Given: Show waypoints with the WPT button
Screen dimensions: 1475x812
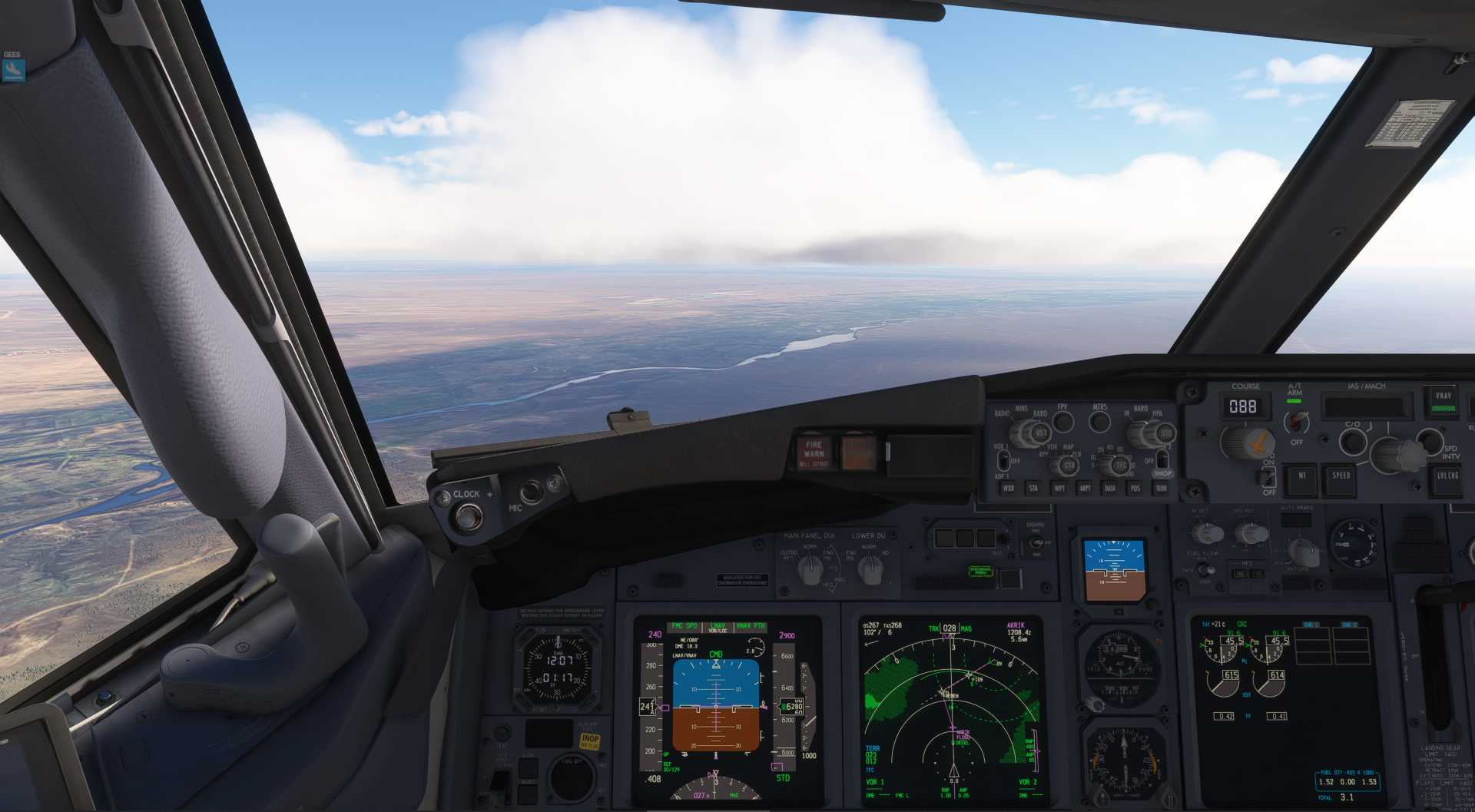Looking at the screenshot, I should pos(1059,489).
